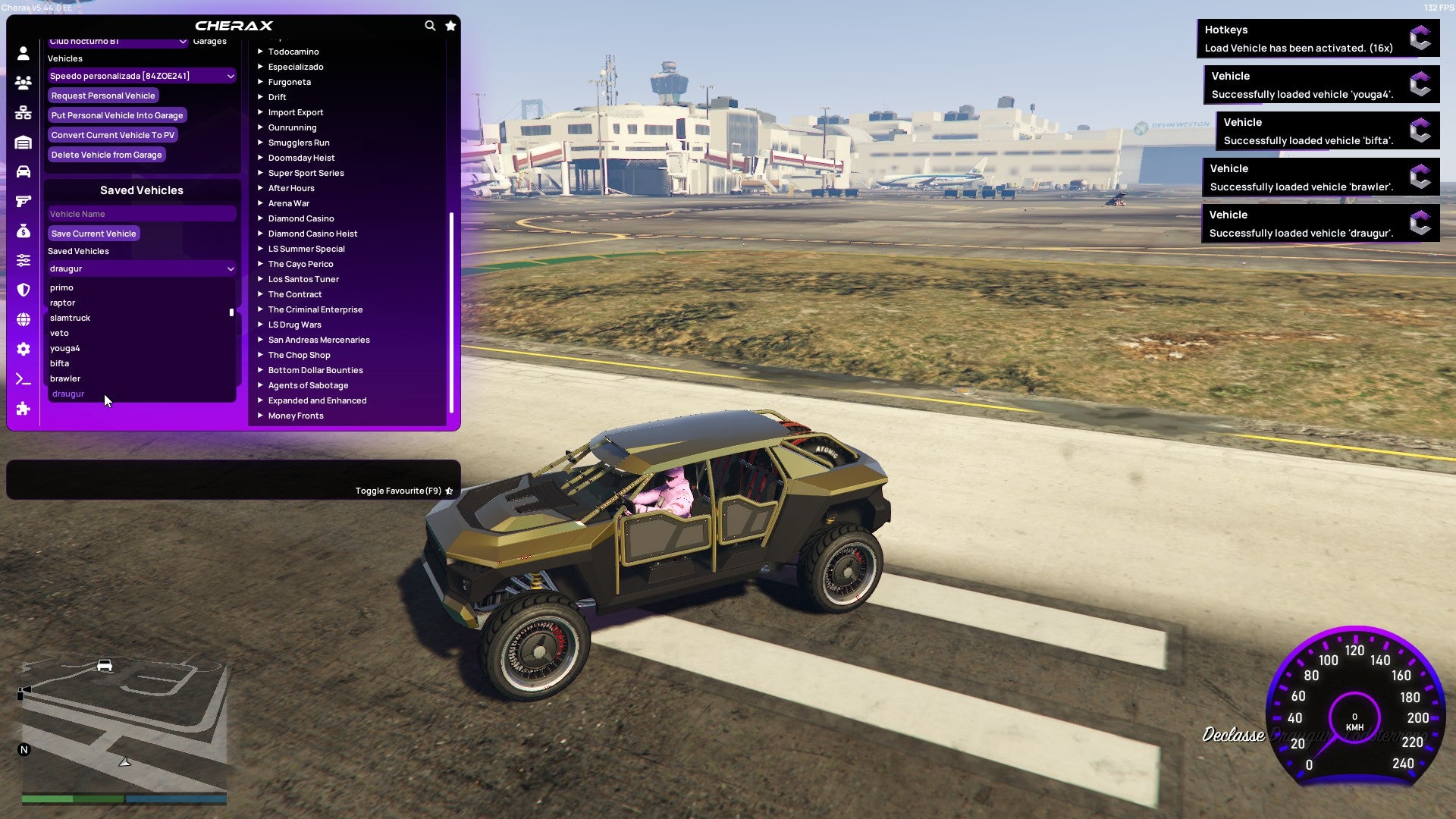Select 'brawler' in the saved vehicles list
The height and width of the screenshot is (819, 1456).
65,378
